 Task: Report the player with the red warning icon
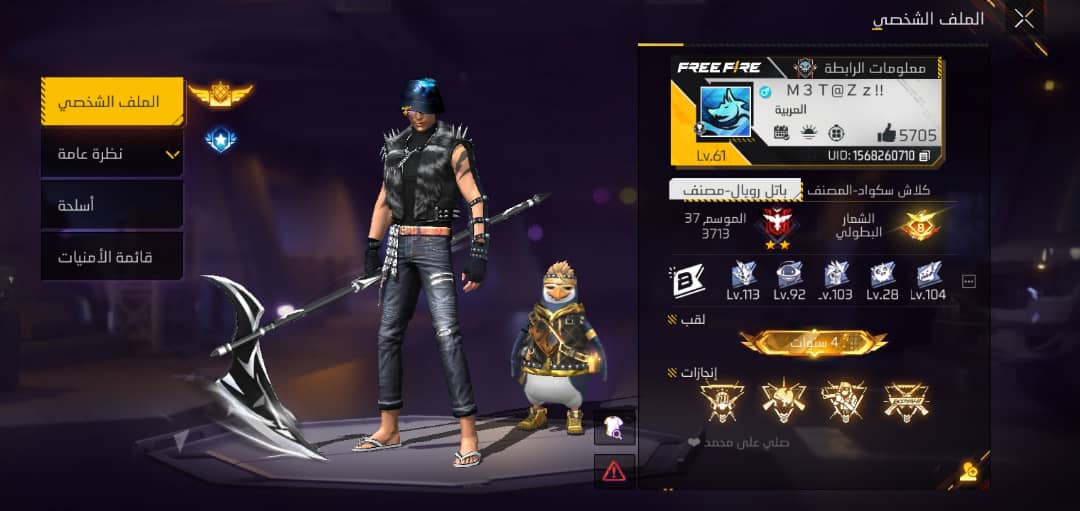pos(614,471)
